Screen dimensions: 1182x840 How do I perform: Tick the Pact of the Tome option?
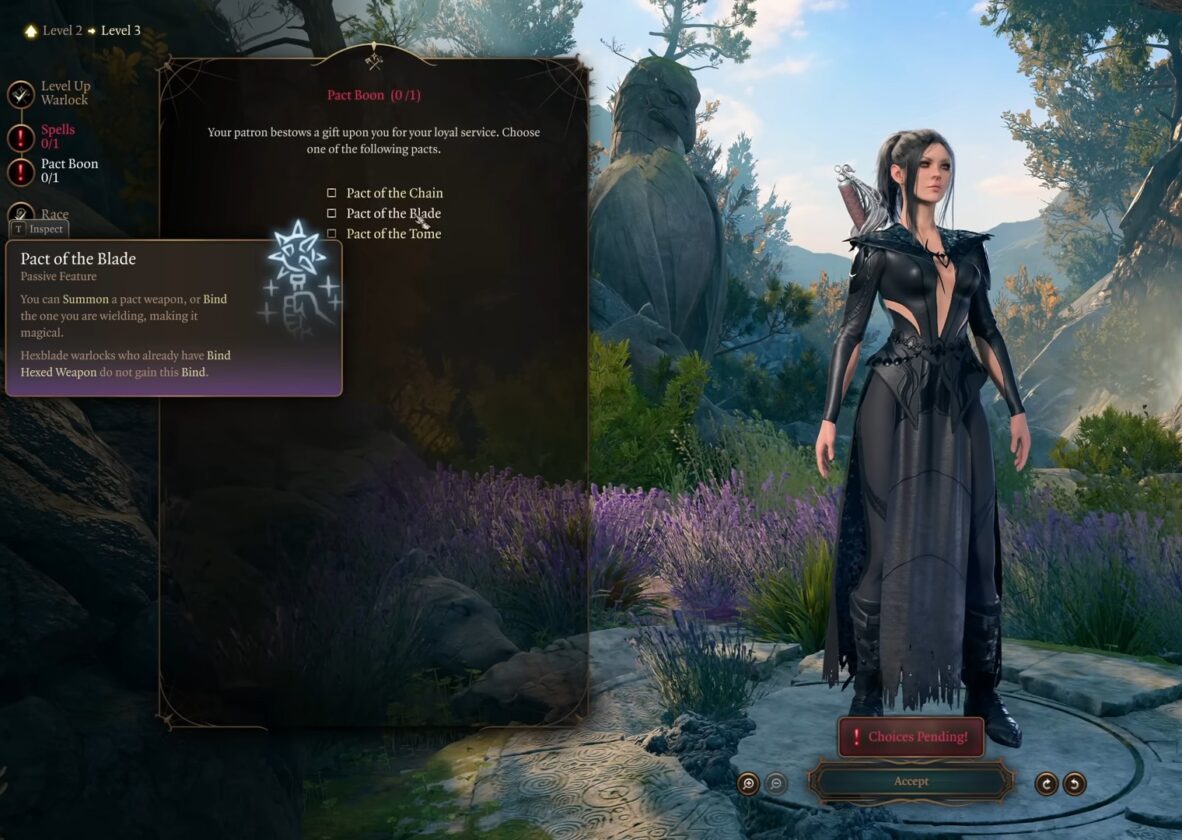[x=332, y=234]
